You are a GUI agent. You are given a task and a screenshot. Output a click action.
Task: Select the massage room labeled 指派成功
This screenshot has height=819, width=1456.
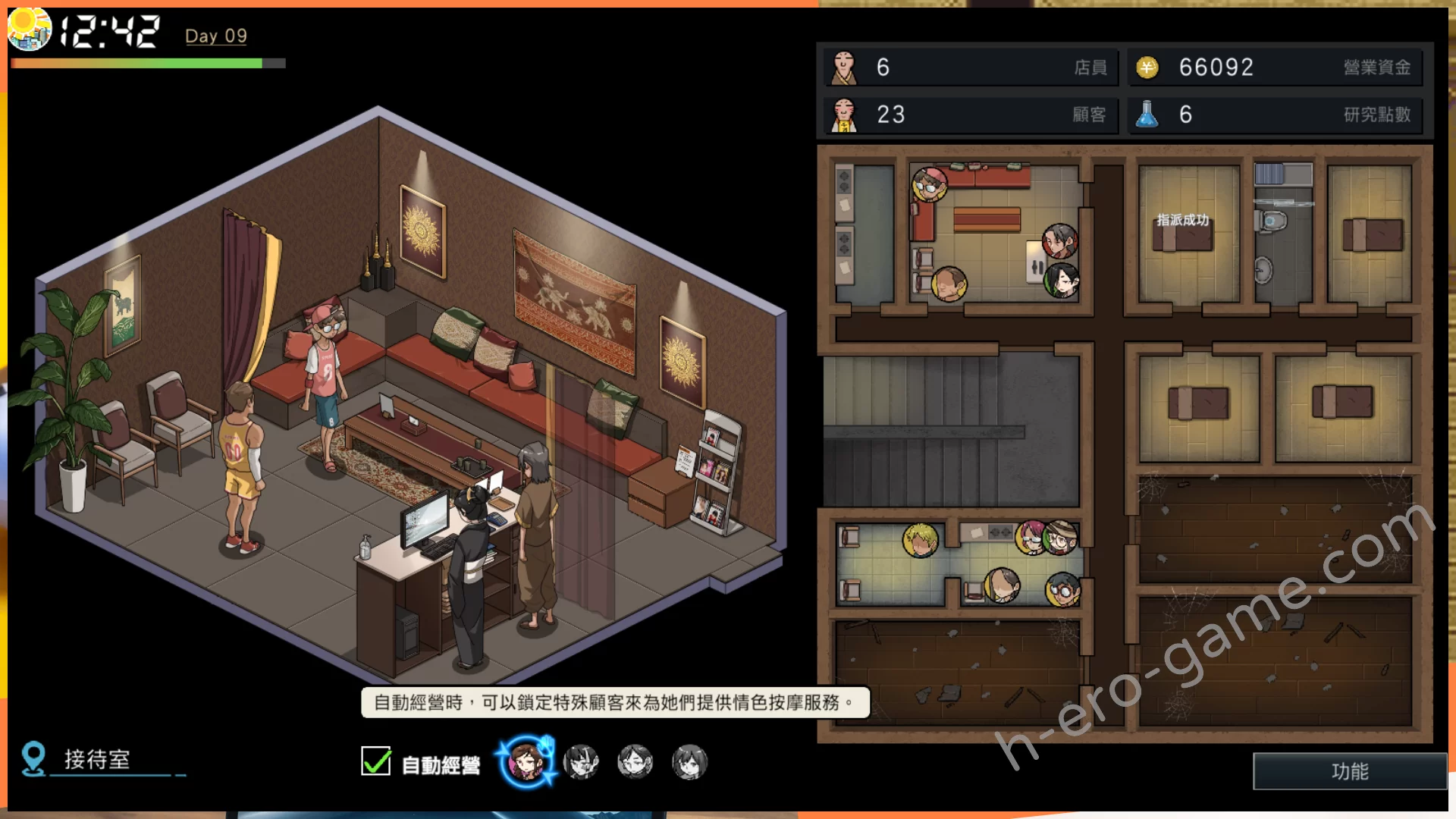point(1188,235)
